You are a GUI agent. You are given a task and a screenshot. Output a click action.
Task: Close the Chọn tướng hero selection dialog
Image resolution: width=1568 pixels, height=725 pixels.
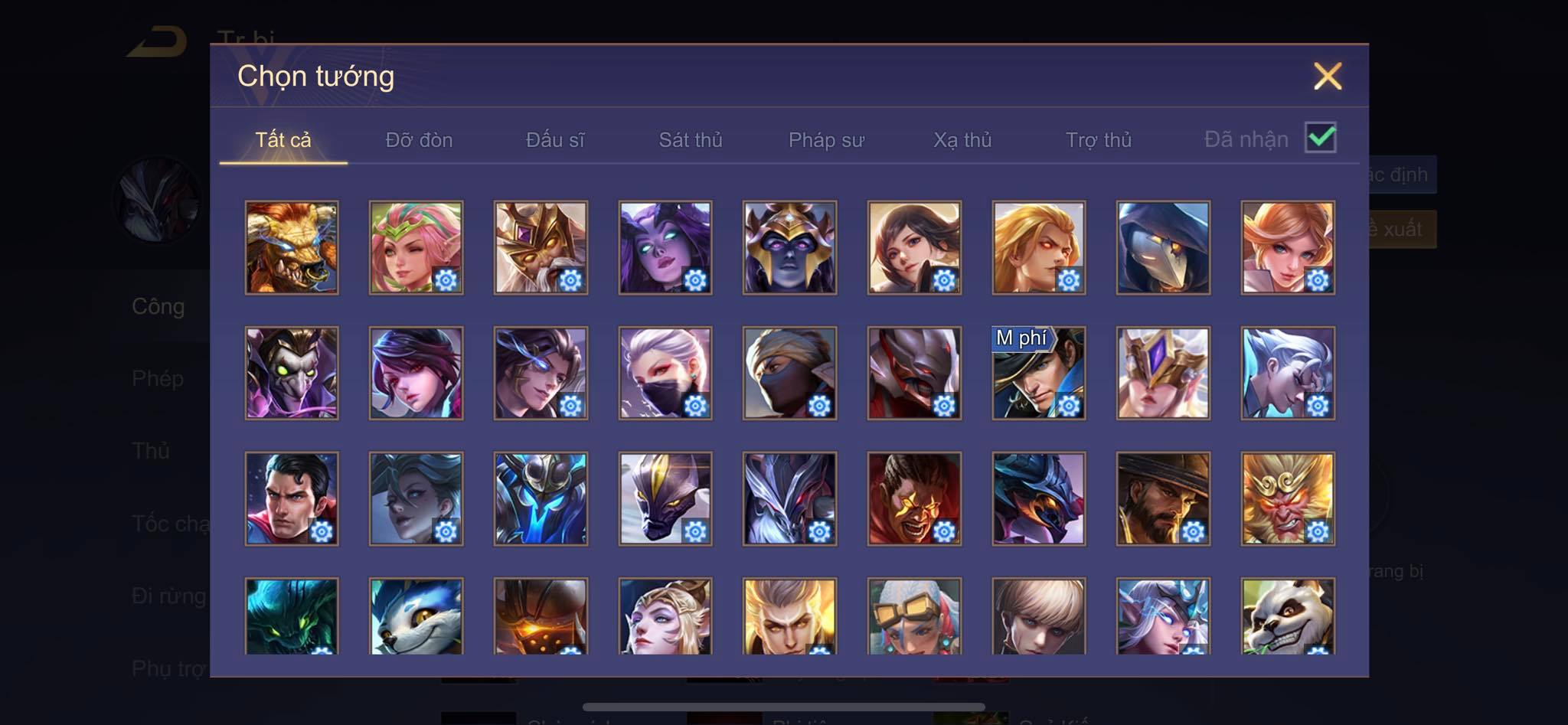coord(1327,77)
